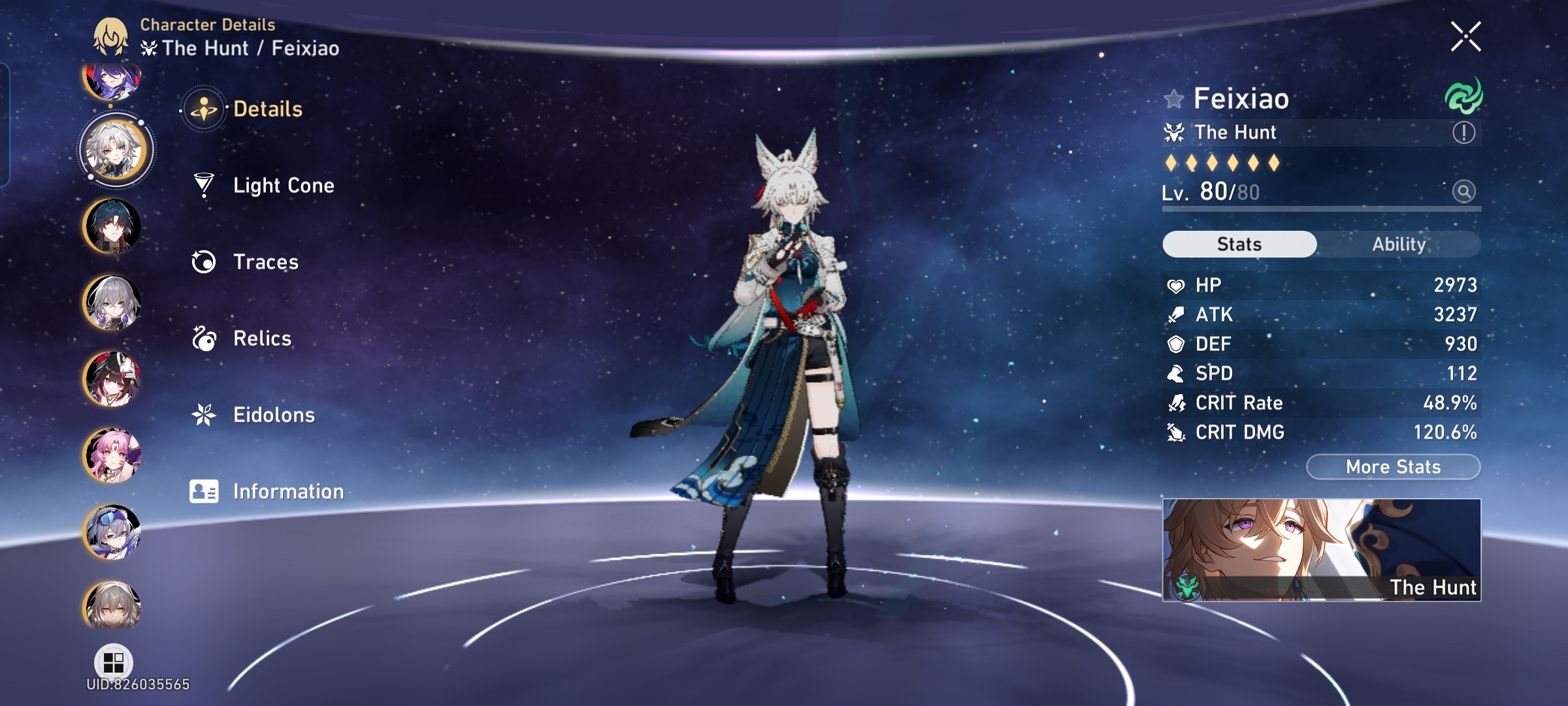Select the currently highlighted Details option
Viewport: 1568px width, 706px height.
tap(269, 109)
